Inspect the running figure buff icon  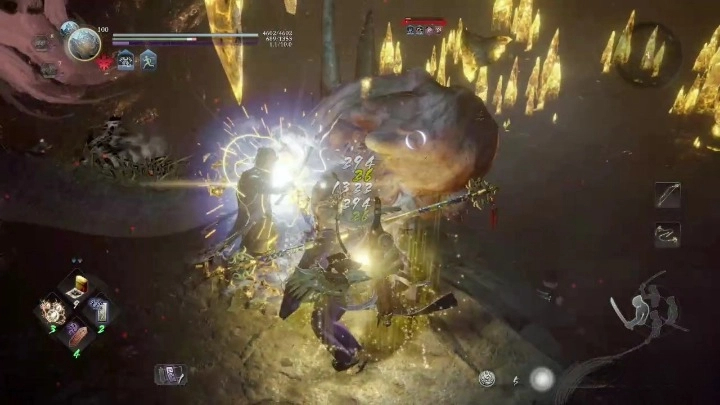tap(148, 60)
